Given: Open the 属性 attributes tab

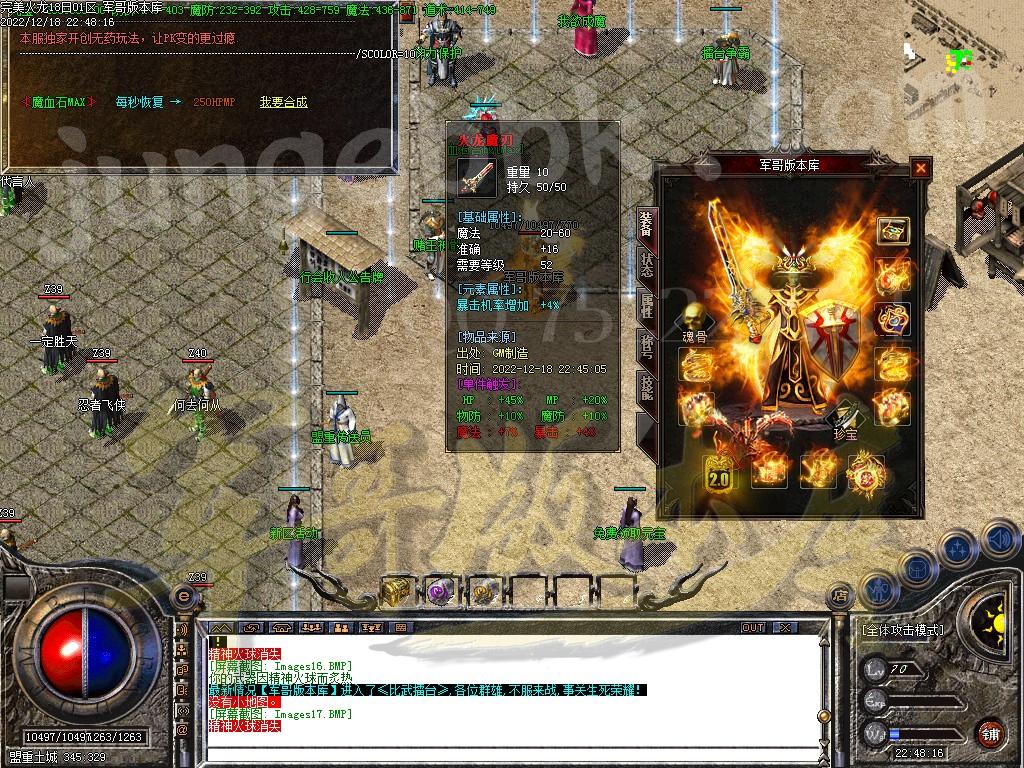Looking at the screenshot, I should tap(647, 306).
